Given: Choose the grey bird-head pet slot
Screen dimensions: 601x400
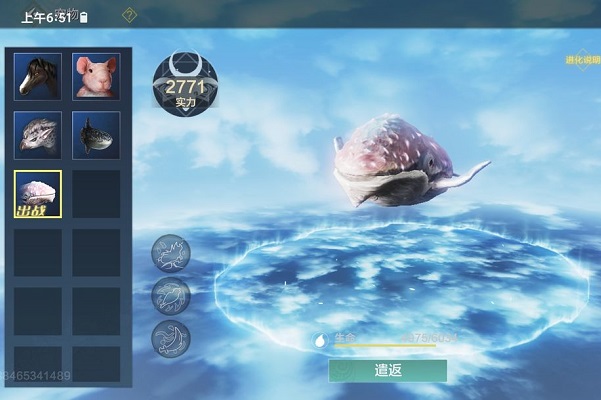Looking at the screenshot, I should point(38,135).
